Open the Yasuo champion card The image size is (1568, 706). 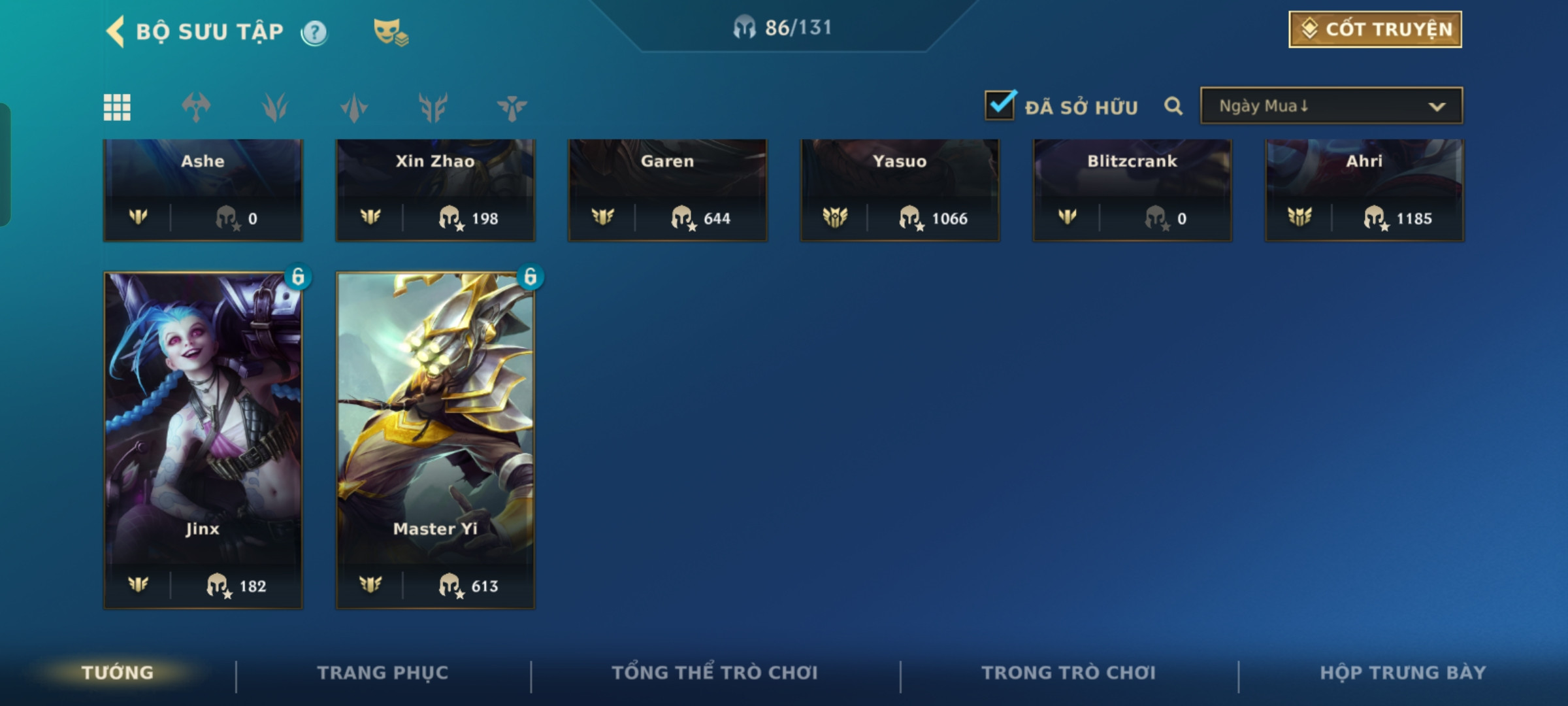tap(900, 190)
